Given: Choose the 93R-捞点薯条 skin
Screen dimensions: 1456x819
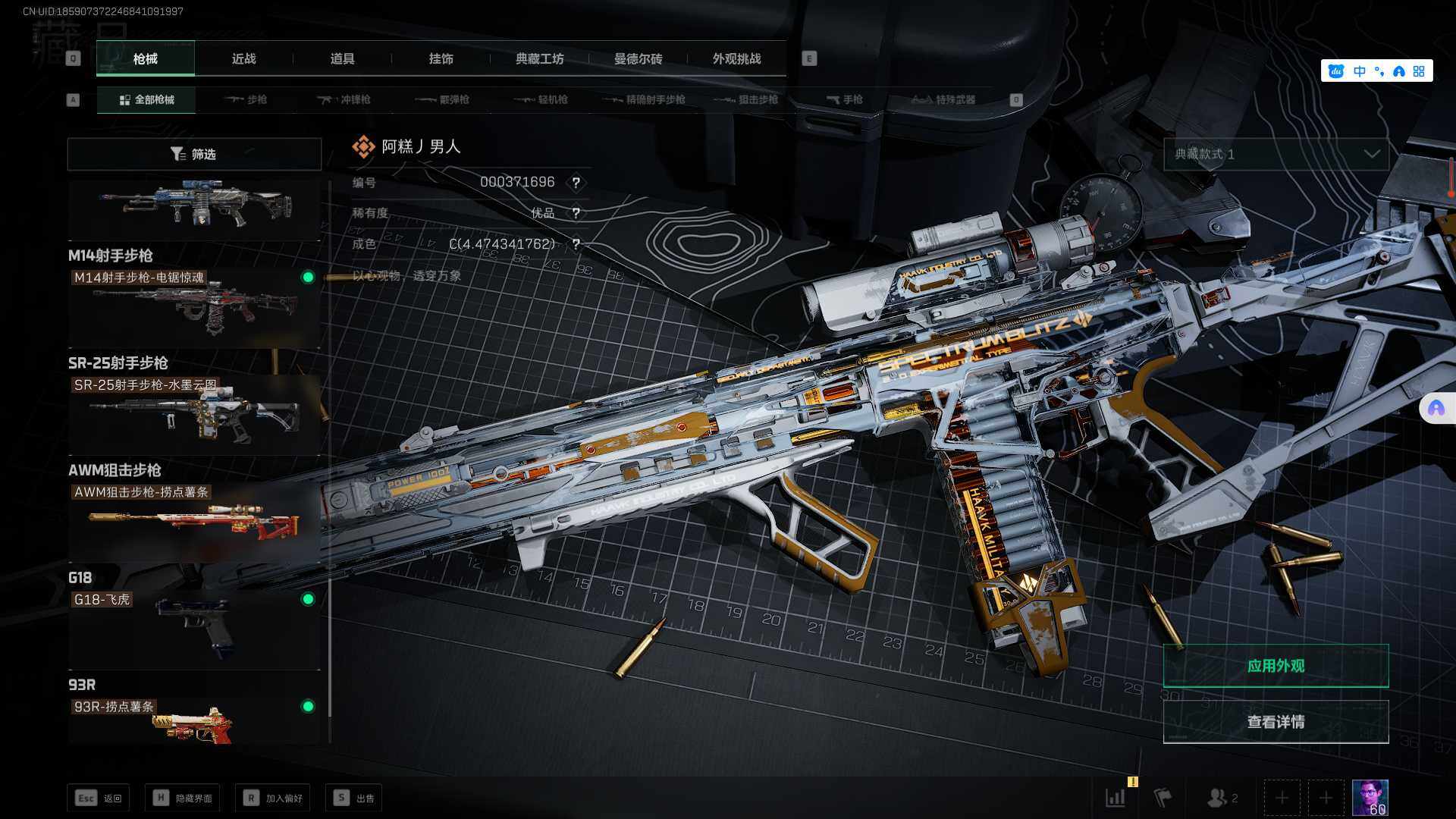Looking at the screenshot, I should coord(194,720).
